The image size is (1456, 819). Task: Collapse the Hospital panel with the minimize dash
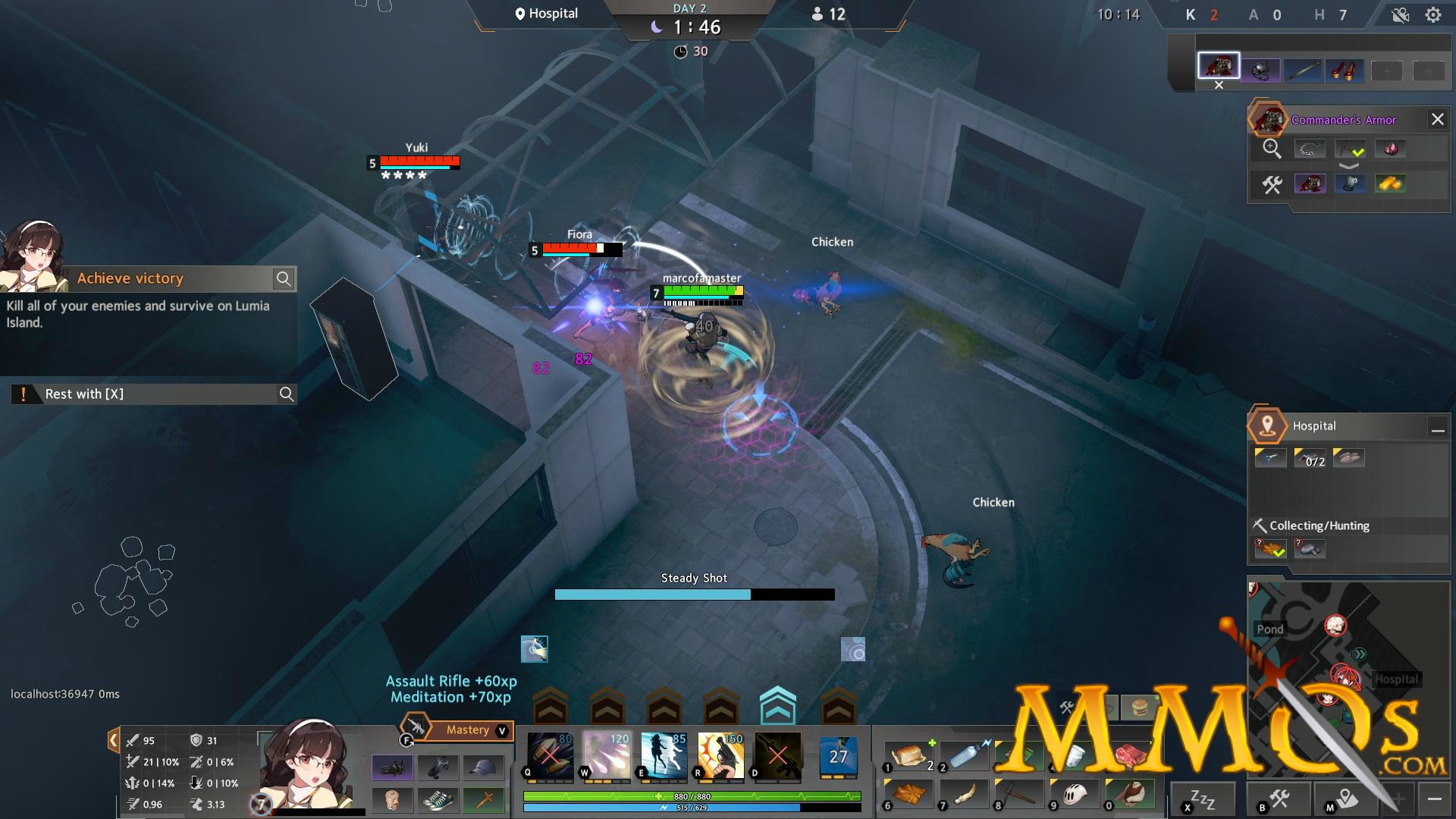coord(1438,429)
